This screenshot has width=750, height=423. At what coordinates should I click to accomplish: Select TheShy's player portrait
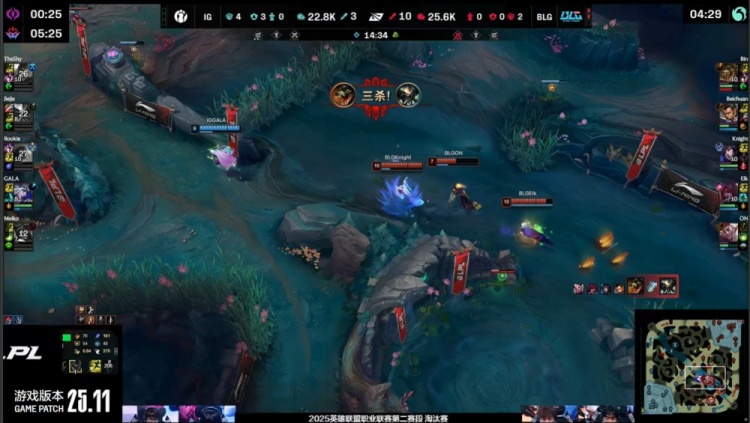[22, 74]
